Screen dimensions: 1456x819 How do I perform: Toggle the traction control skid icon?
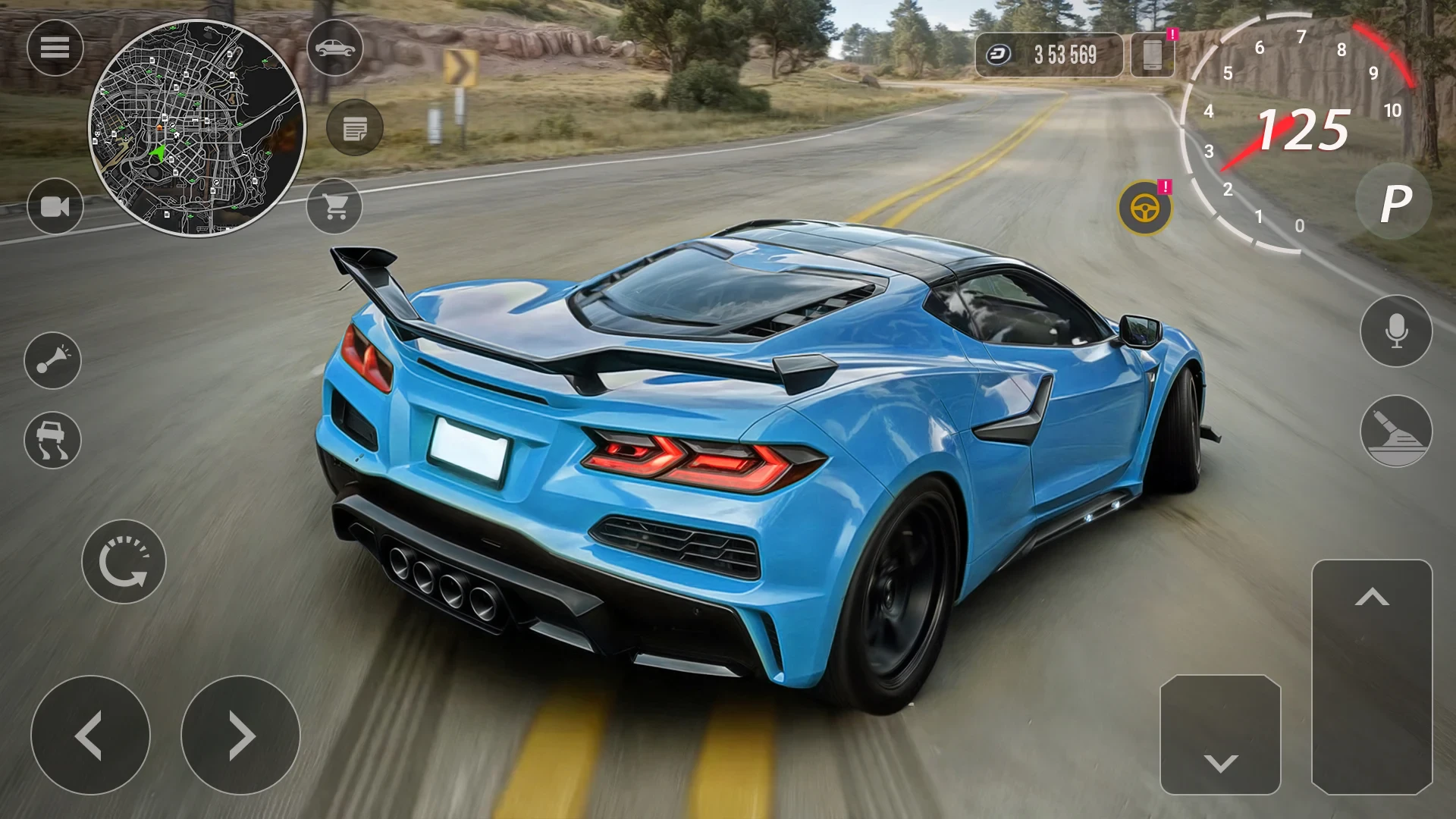point(52,440)
